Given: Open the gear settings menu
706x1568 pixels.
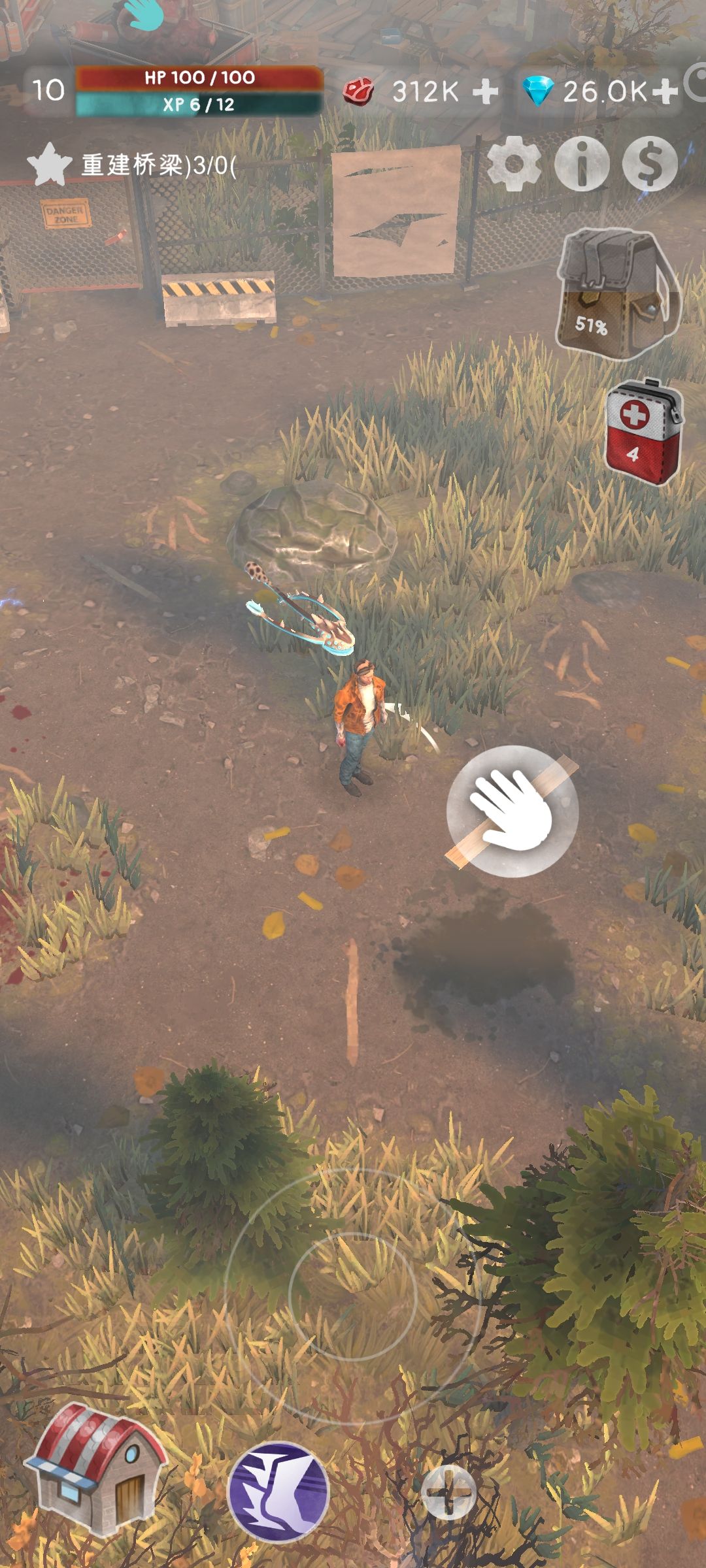Looking at the screenshot, I should (514, 163).
